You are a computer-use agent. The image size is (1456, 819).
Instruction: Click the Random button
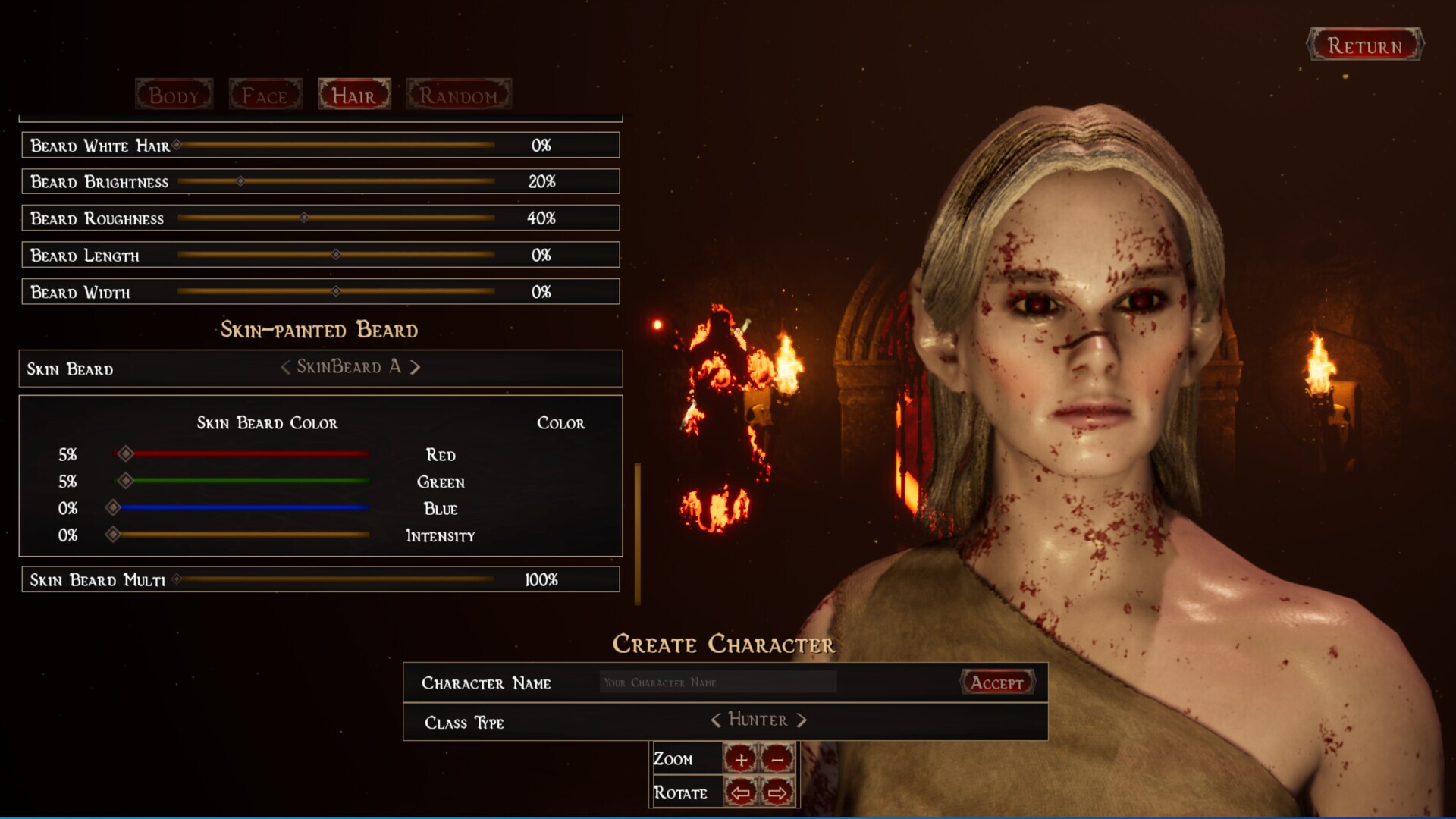pyautogui.click(x=458, y=96)
